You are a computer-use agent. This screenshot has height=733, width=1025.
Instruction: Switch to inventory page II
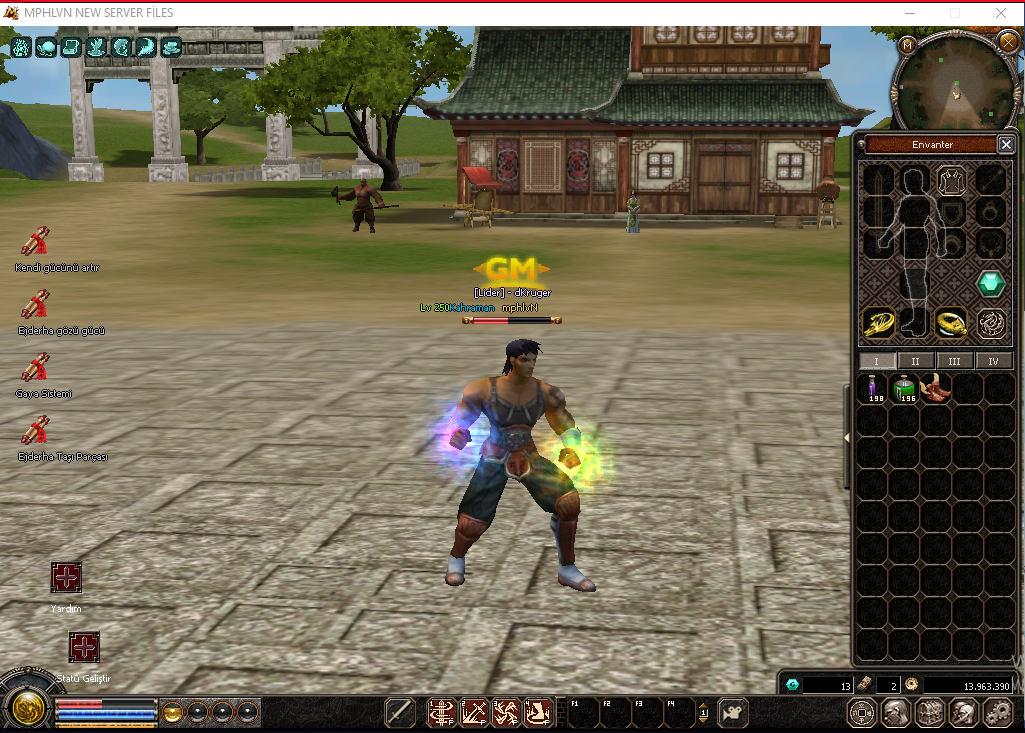tap(915, 361)
